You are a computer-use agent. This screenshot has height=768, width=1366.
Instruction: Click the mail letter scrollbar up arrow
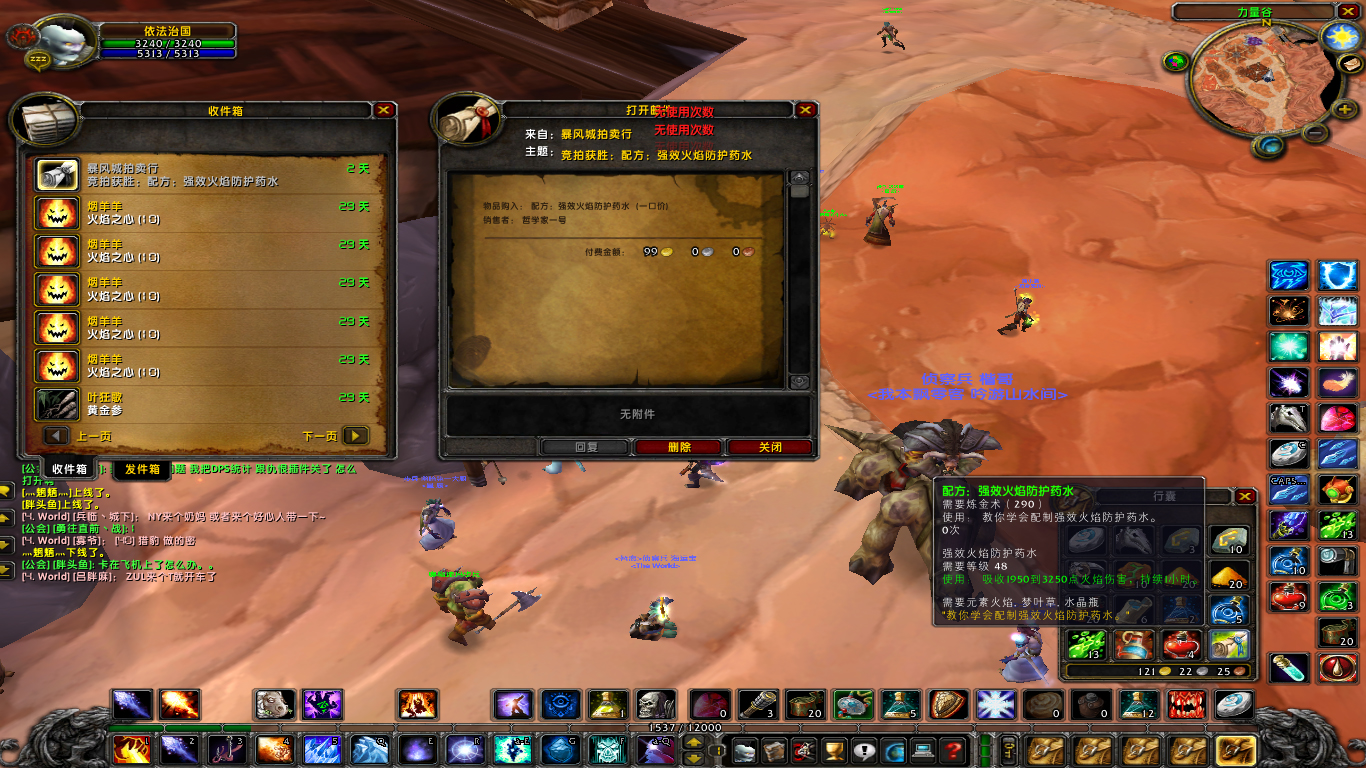click(799, 177)
